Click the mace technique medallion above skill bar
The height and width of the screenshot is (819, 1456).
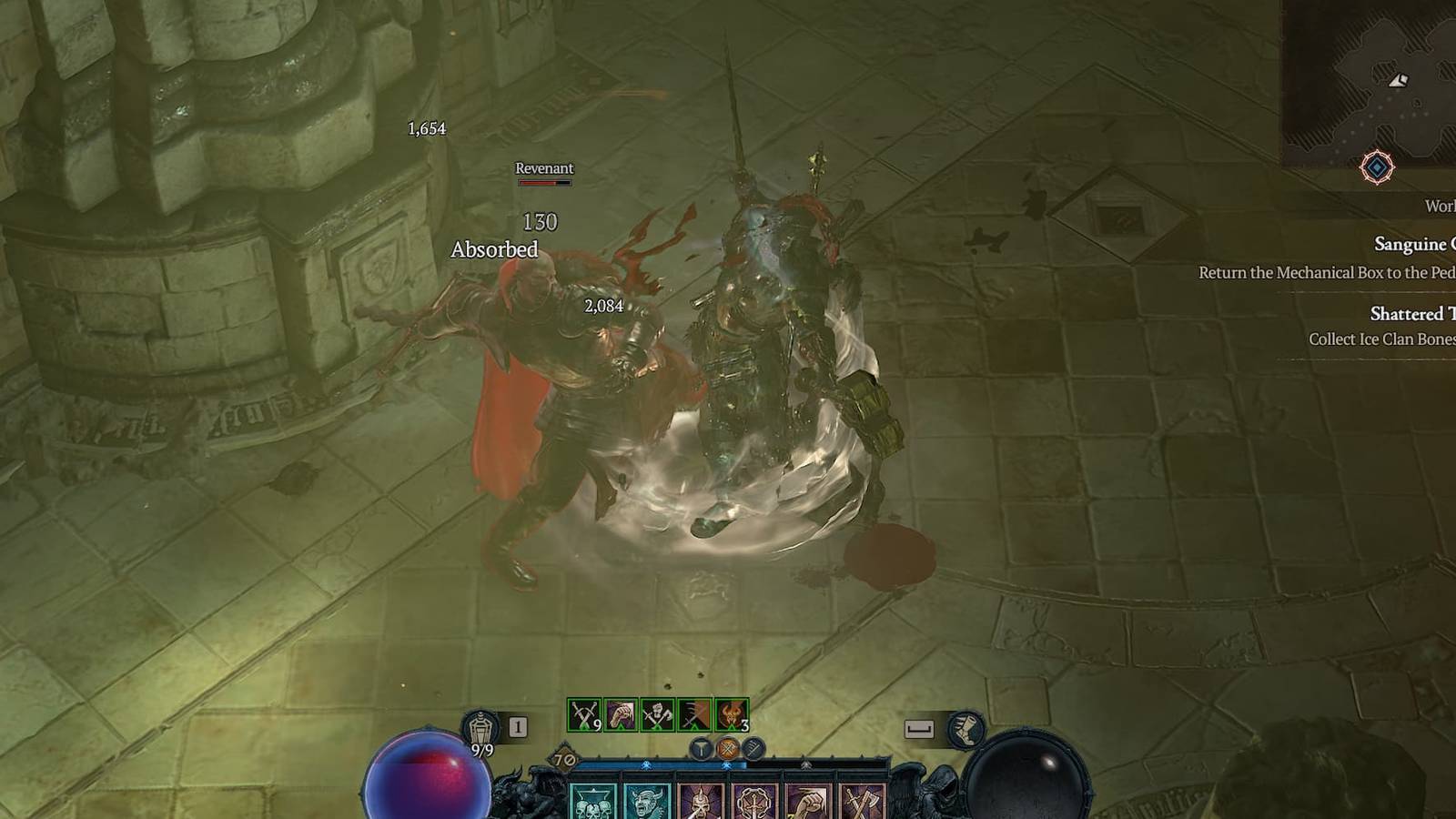tap(703, 749)
